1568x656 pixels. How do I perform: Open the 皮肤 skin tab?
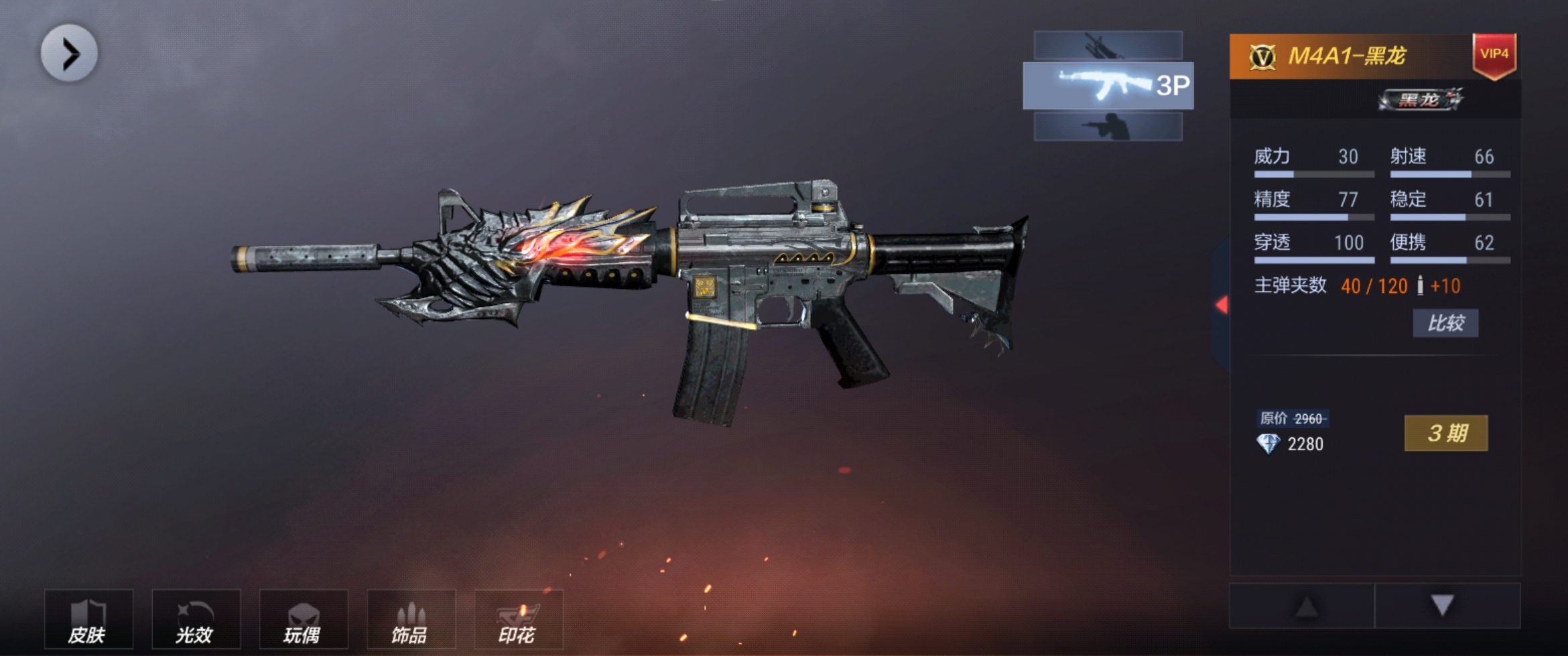pos(88,619)
